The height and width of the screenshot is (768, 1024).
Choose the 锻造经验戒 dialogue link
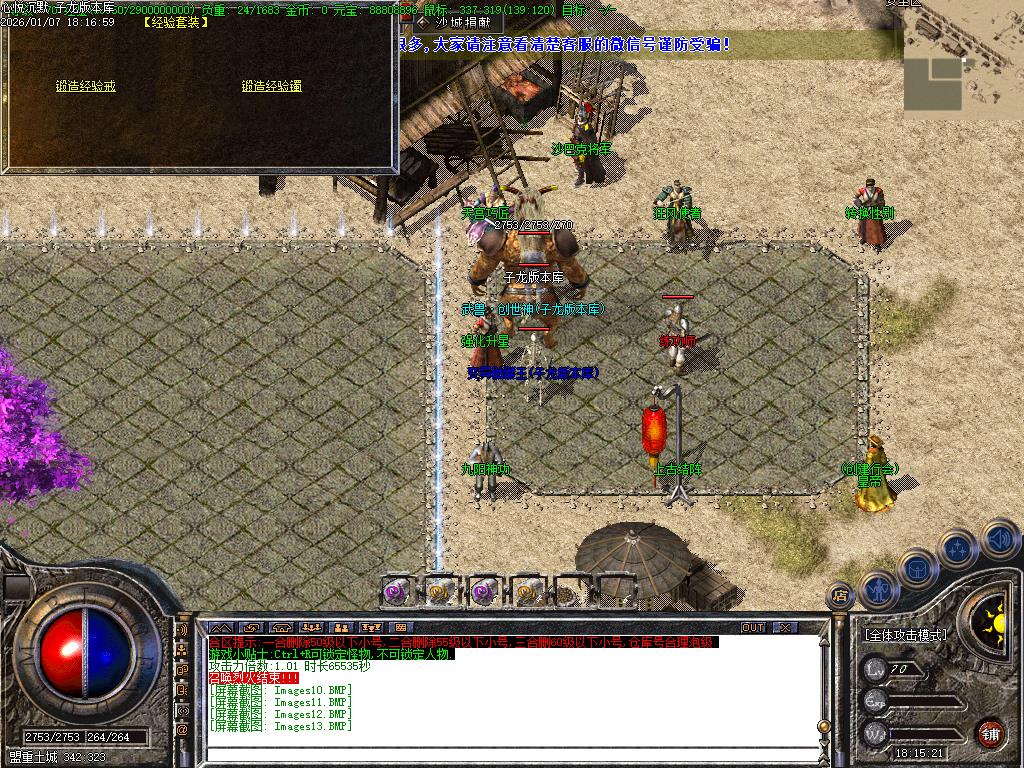[86, 86]
